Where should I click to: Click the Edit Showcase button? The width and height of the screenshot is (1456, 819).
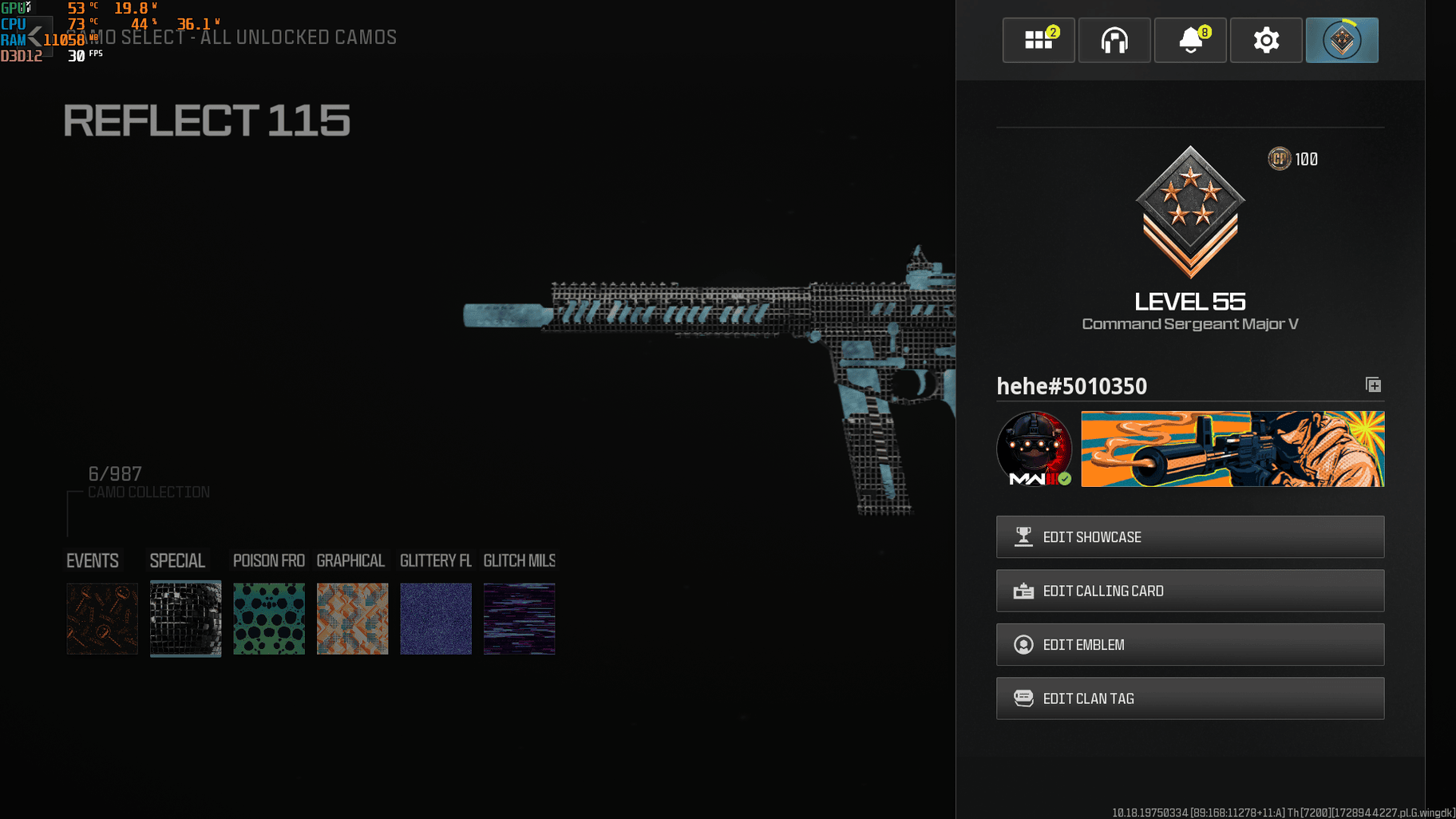pyautogui.click(x=1189, y=536)
